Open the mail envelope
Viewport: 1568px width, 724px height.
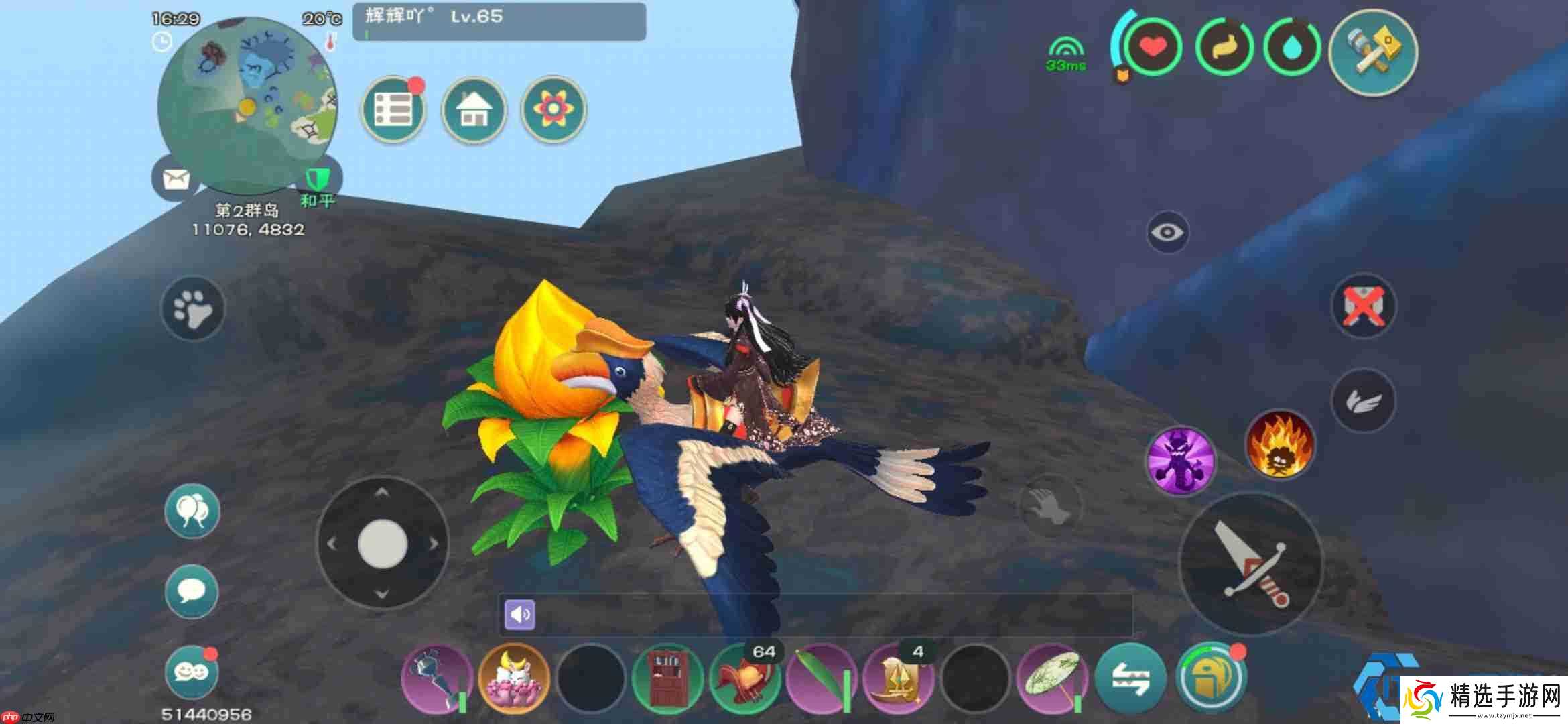pyautogui.click(x=176, y=179)
